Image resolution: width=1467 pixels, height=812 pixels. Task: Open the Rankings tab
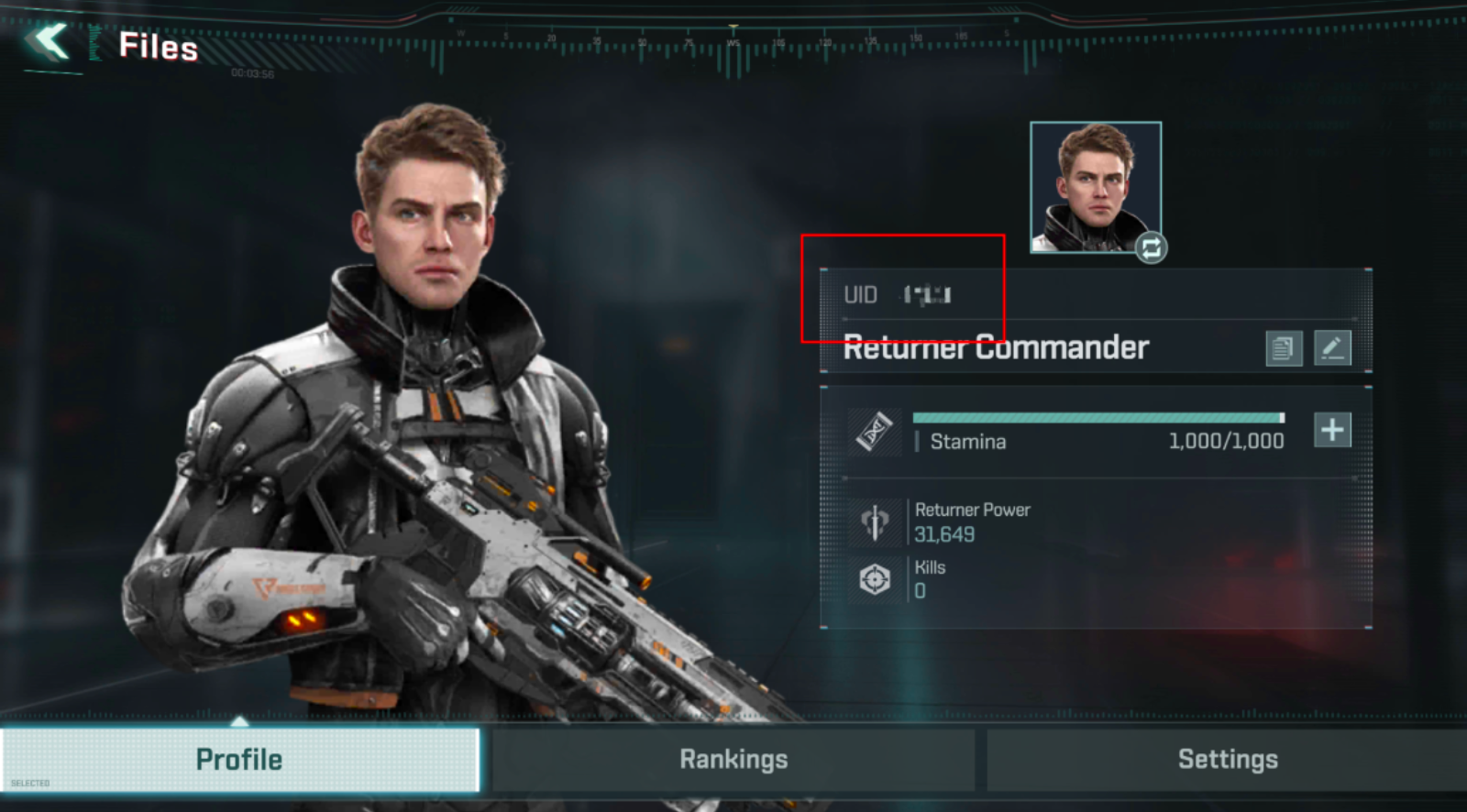pyautogui.click(x=733, y=759)
